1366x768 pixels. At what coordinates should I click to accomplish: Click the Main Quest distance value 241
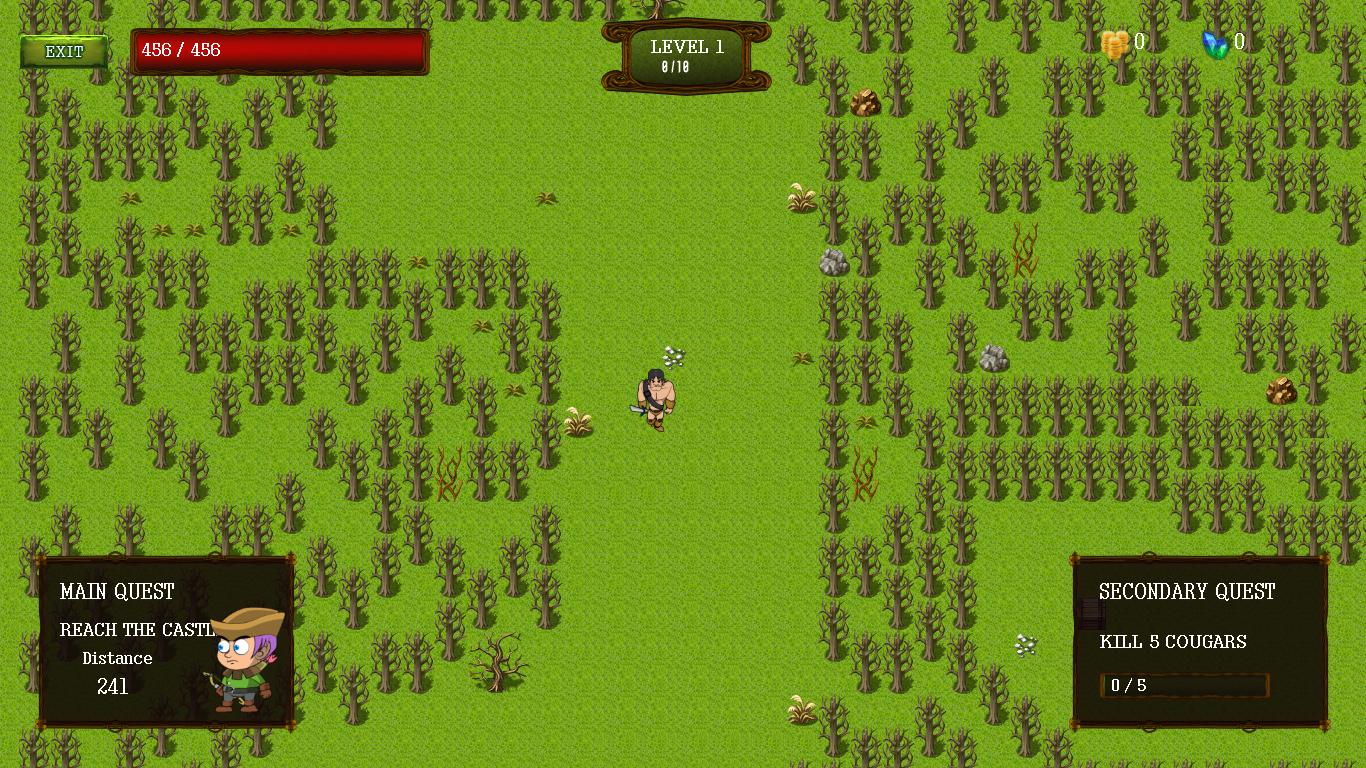click(x=113, y=687)
